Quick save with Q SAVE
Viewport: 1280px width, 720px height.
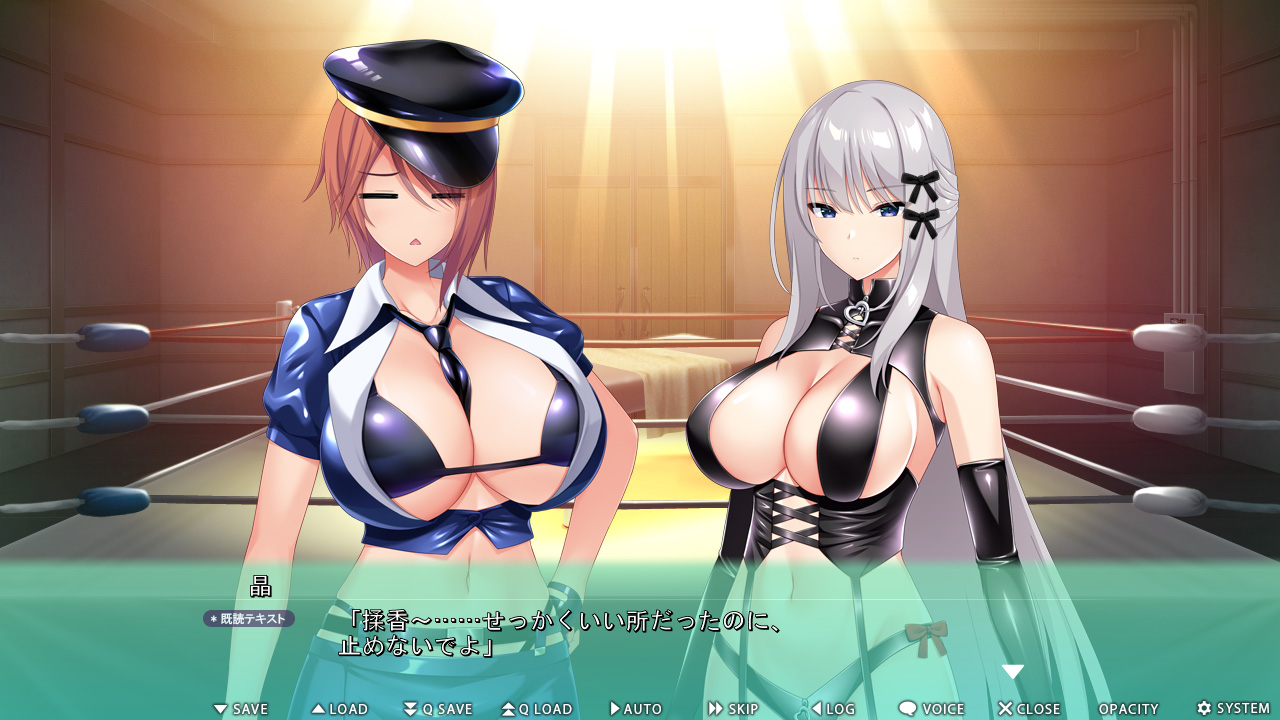438,709
